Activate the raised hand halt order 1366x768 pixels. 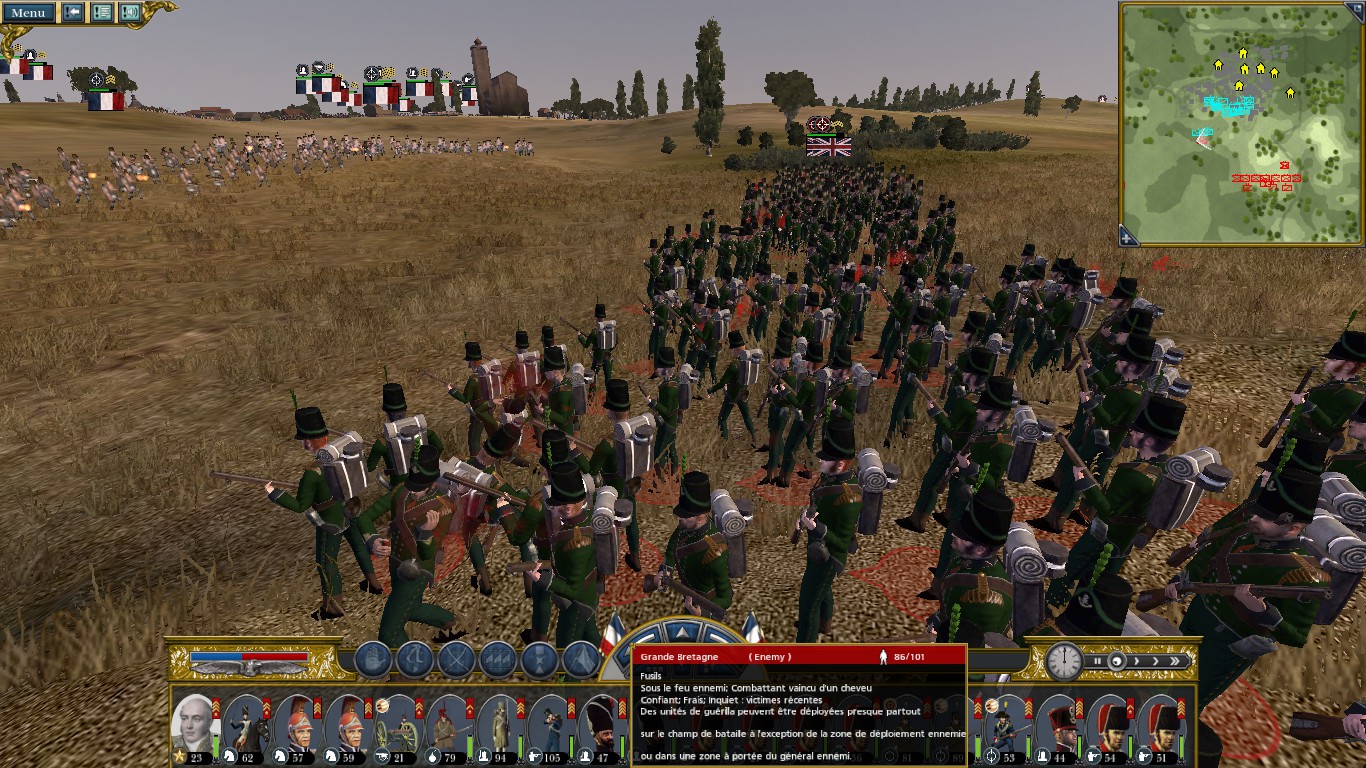click(372, 660)
